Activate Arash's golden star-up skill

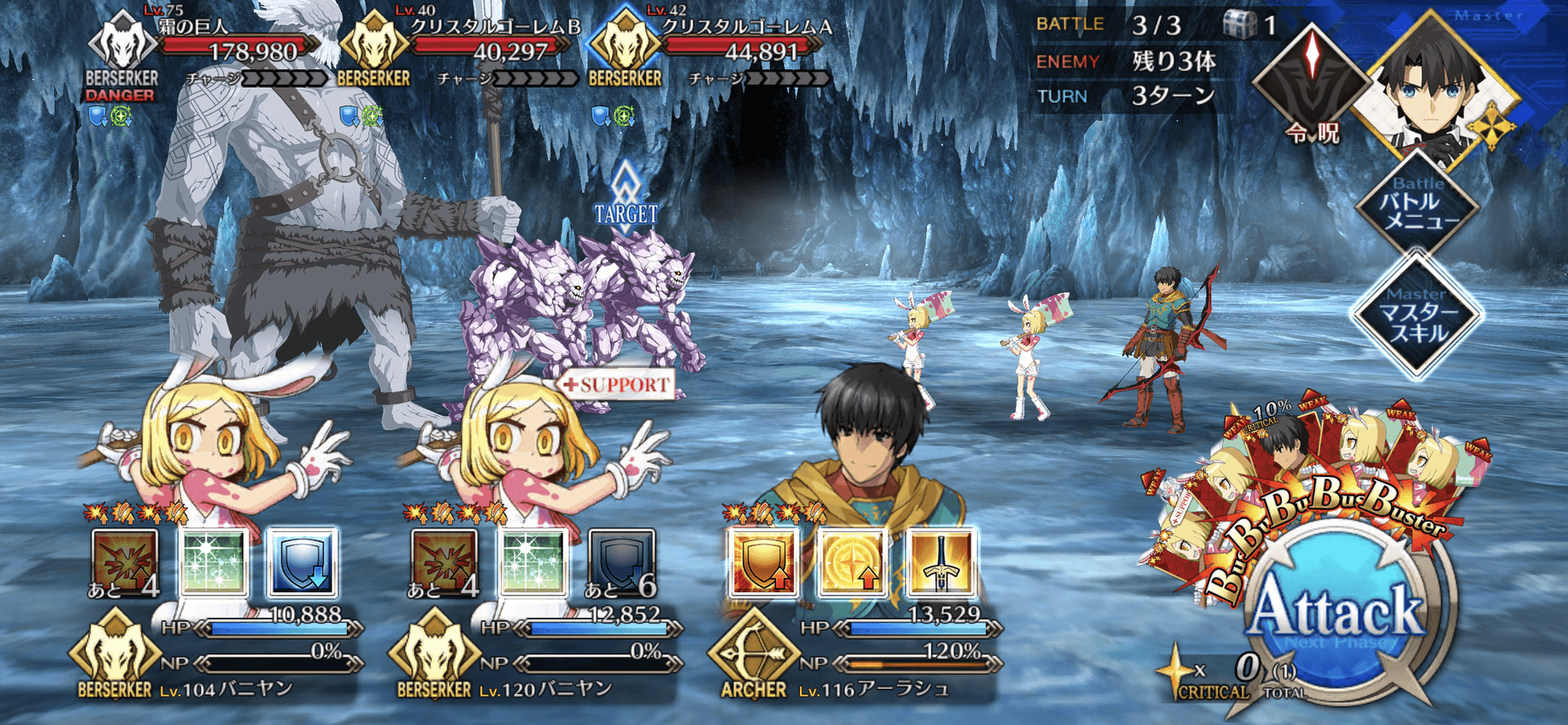point(851,562)
